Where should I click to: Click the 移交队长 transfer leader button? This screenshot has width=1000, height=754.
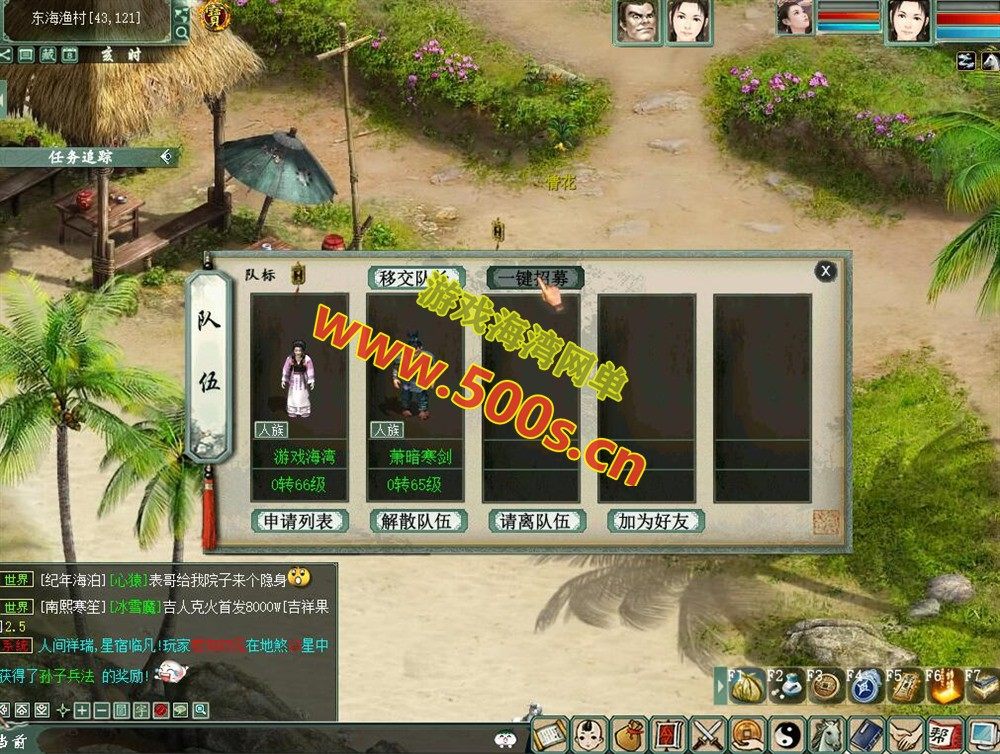coord(417,278)
